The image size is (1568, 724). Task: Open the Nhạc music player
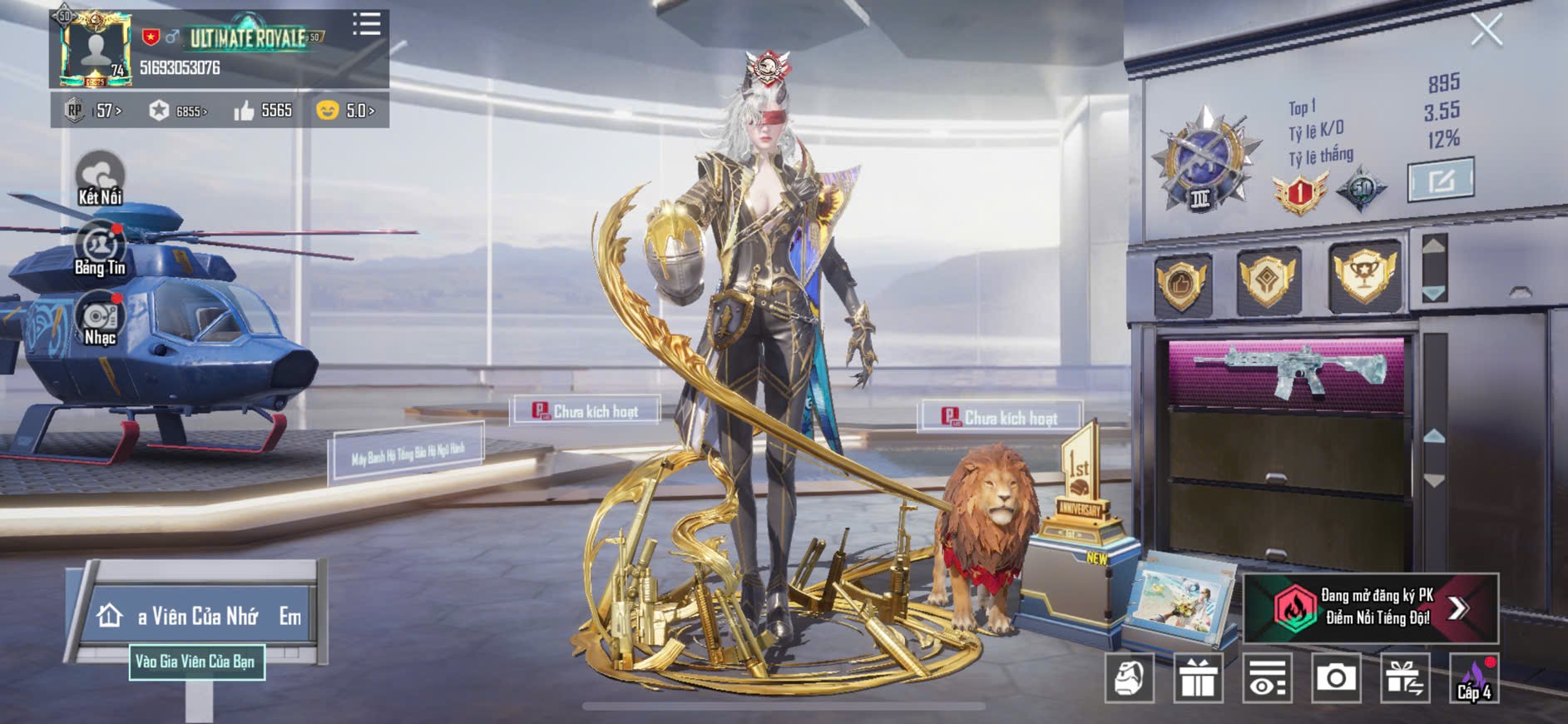pyautogui.click(x=100, y=320)
